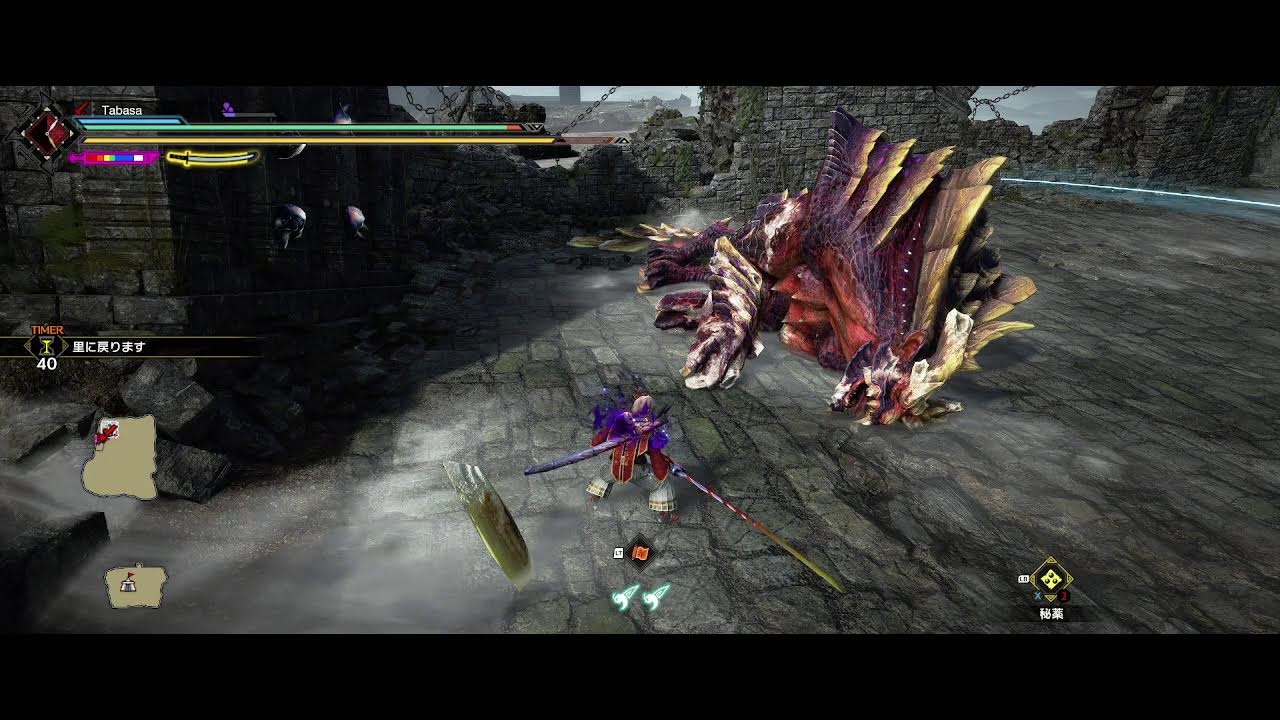Click the yellow-outlined long sword spirit gauge
Viewport: 1280px width, 720px height.
coord(212,157)
